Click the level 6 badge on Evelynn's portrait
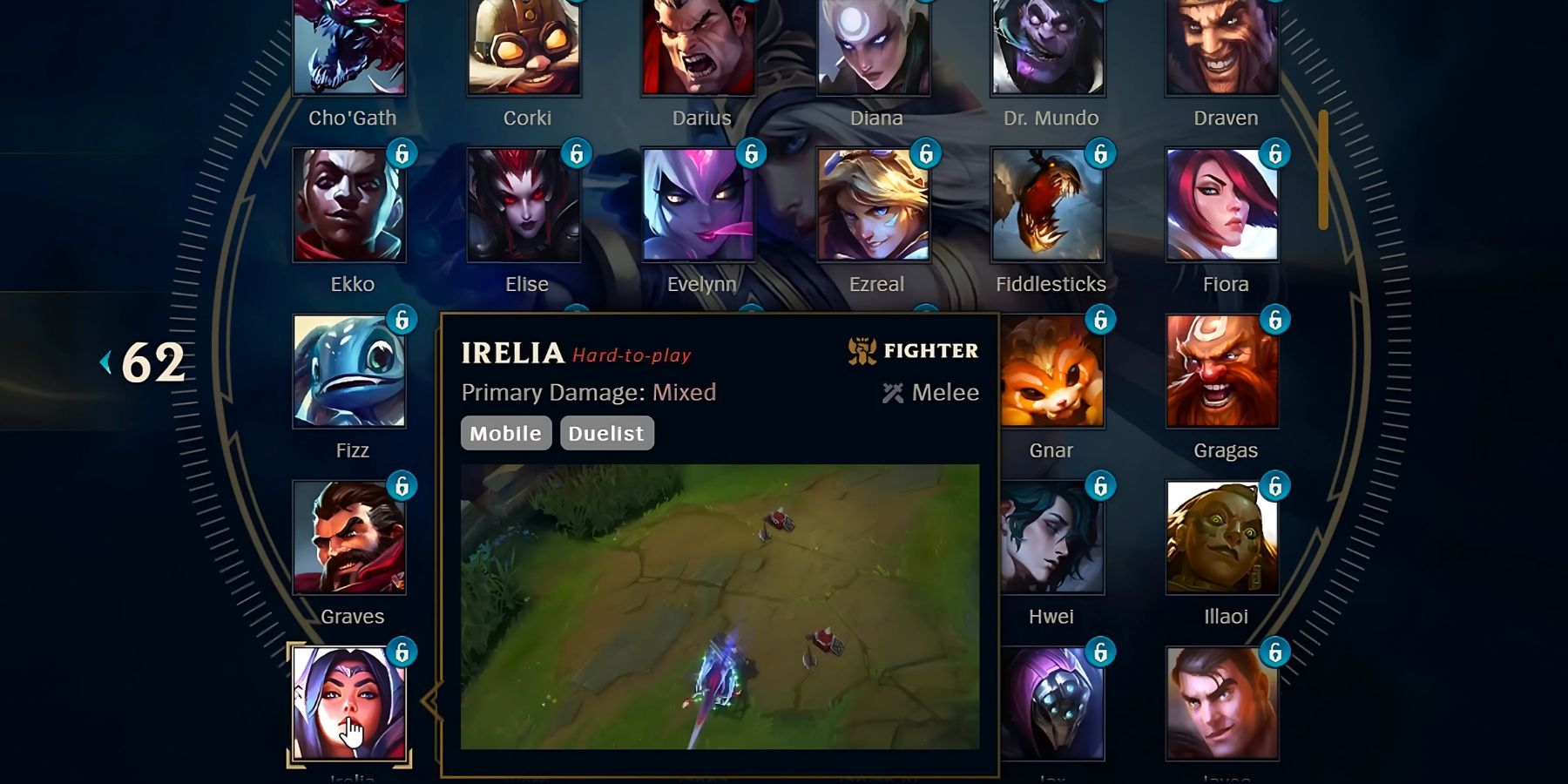 [754, 157]
